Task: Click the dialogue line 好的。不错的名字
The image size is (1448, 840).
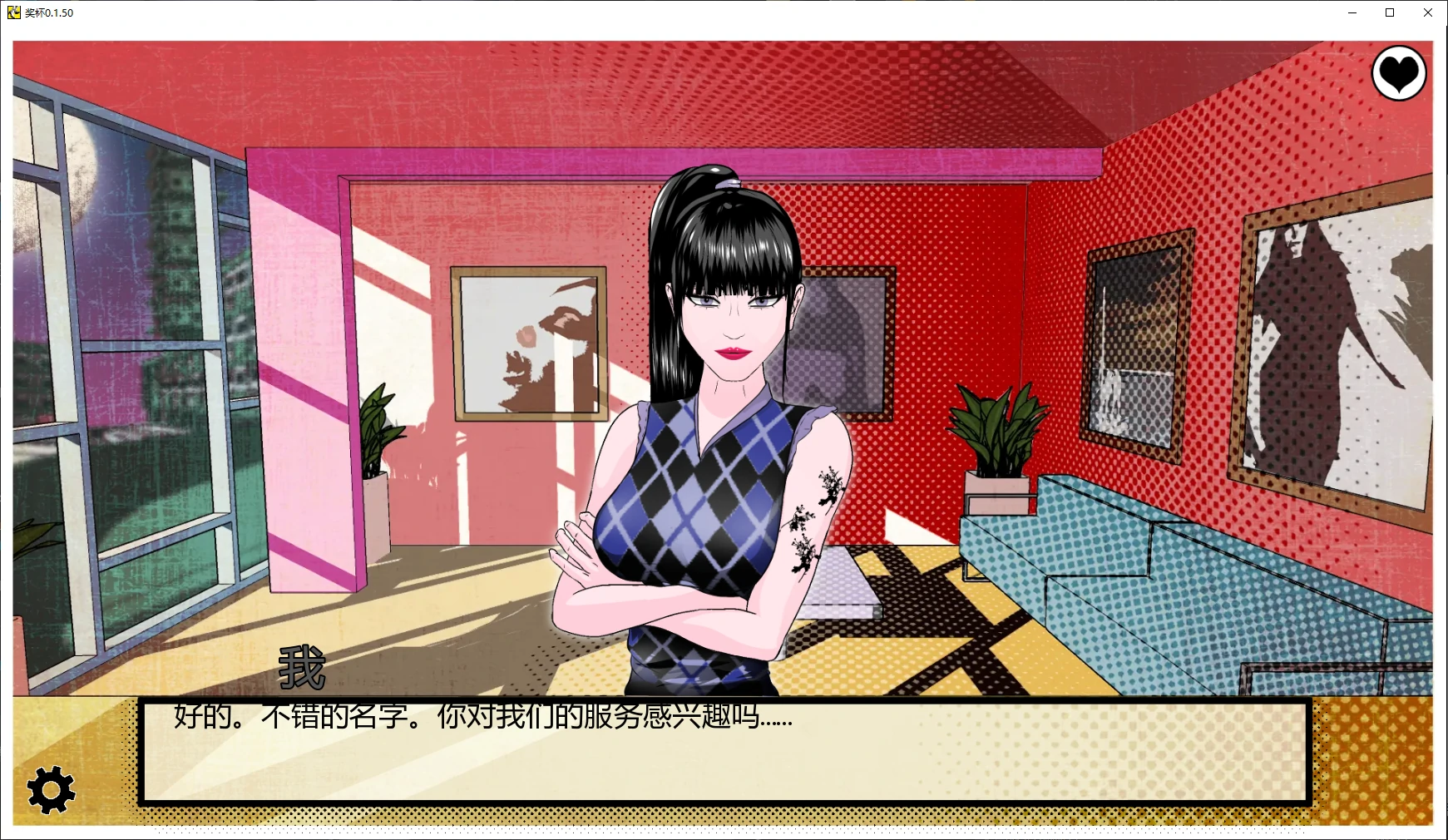Action: (x=482, y=717)
